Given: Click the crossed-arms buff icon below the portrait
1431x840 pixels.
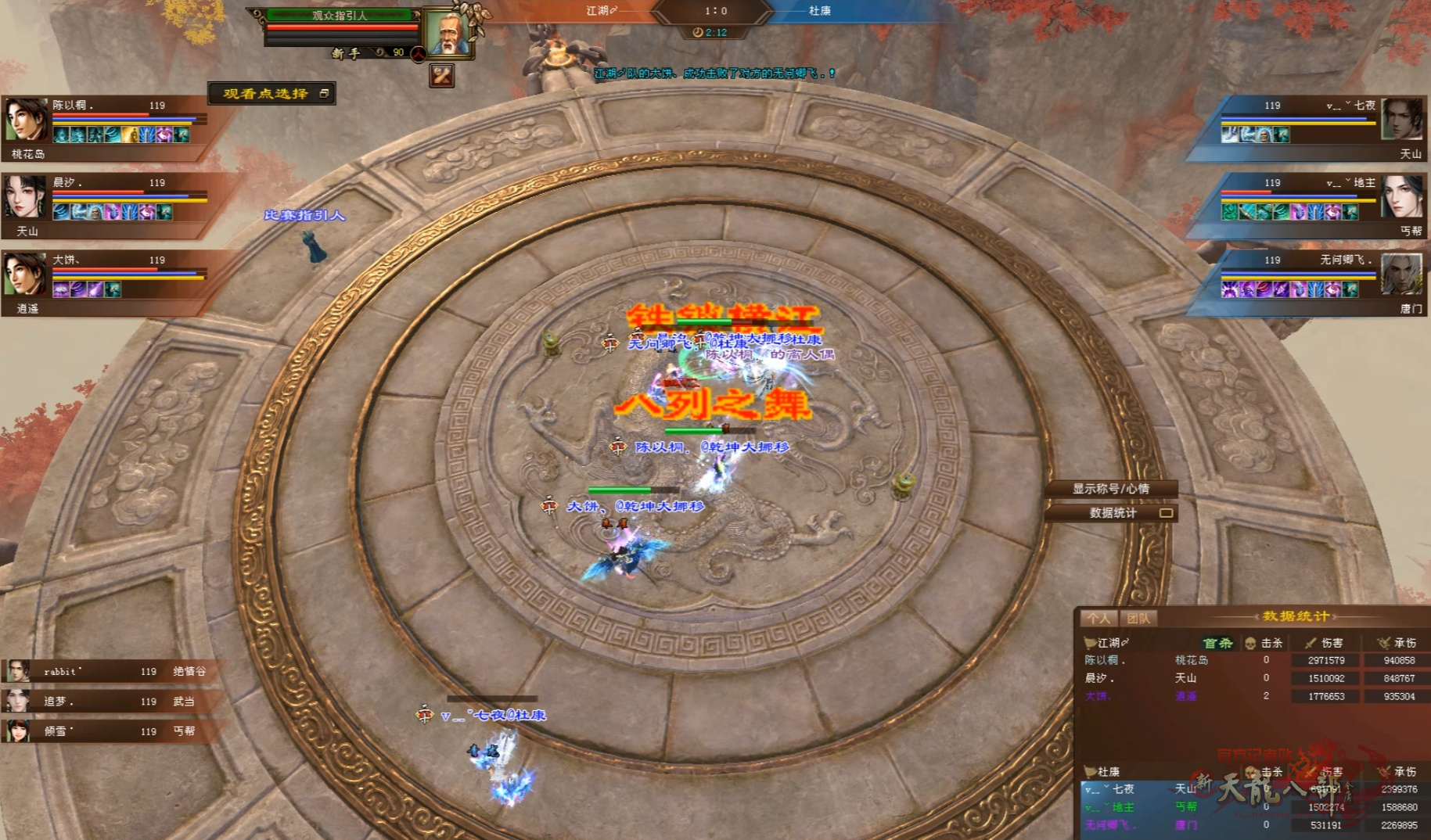Looking at the screenshot, I should (442, 76).
